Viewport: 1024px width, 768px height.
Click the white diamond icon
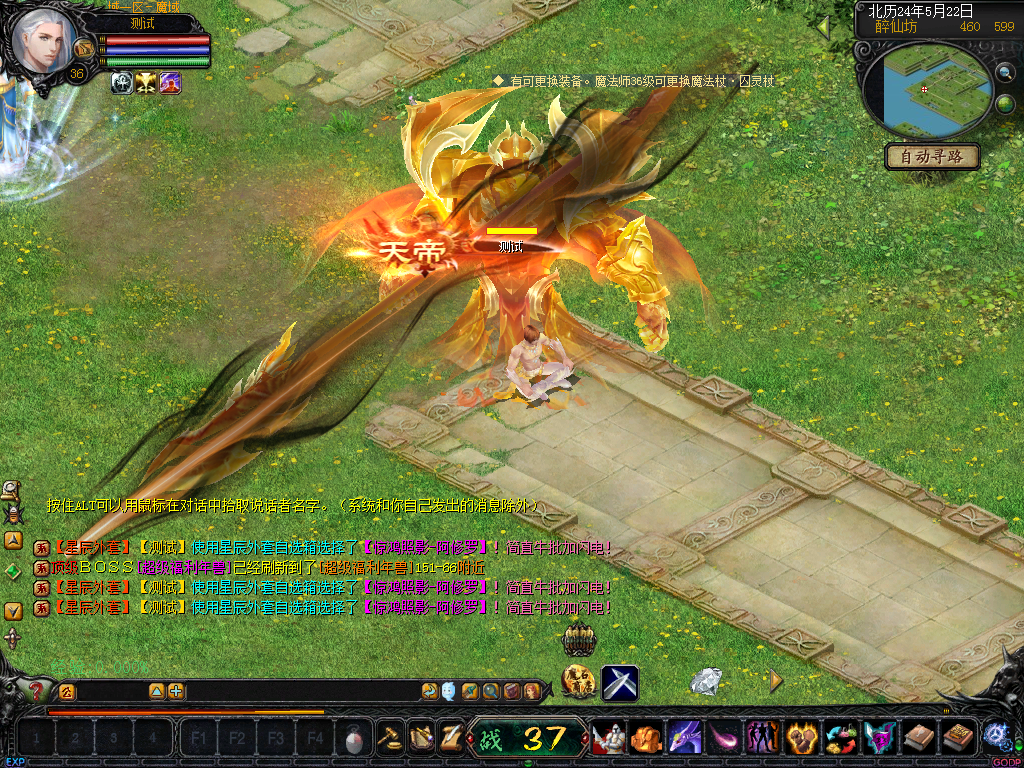tap(706, 681)
